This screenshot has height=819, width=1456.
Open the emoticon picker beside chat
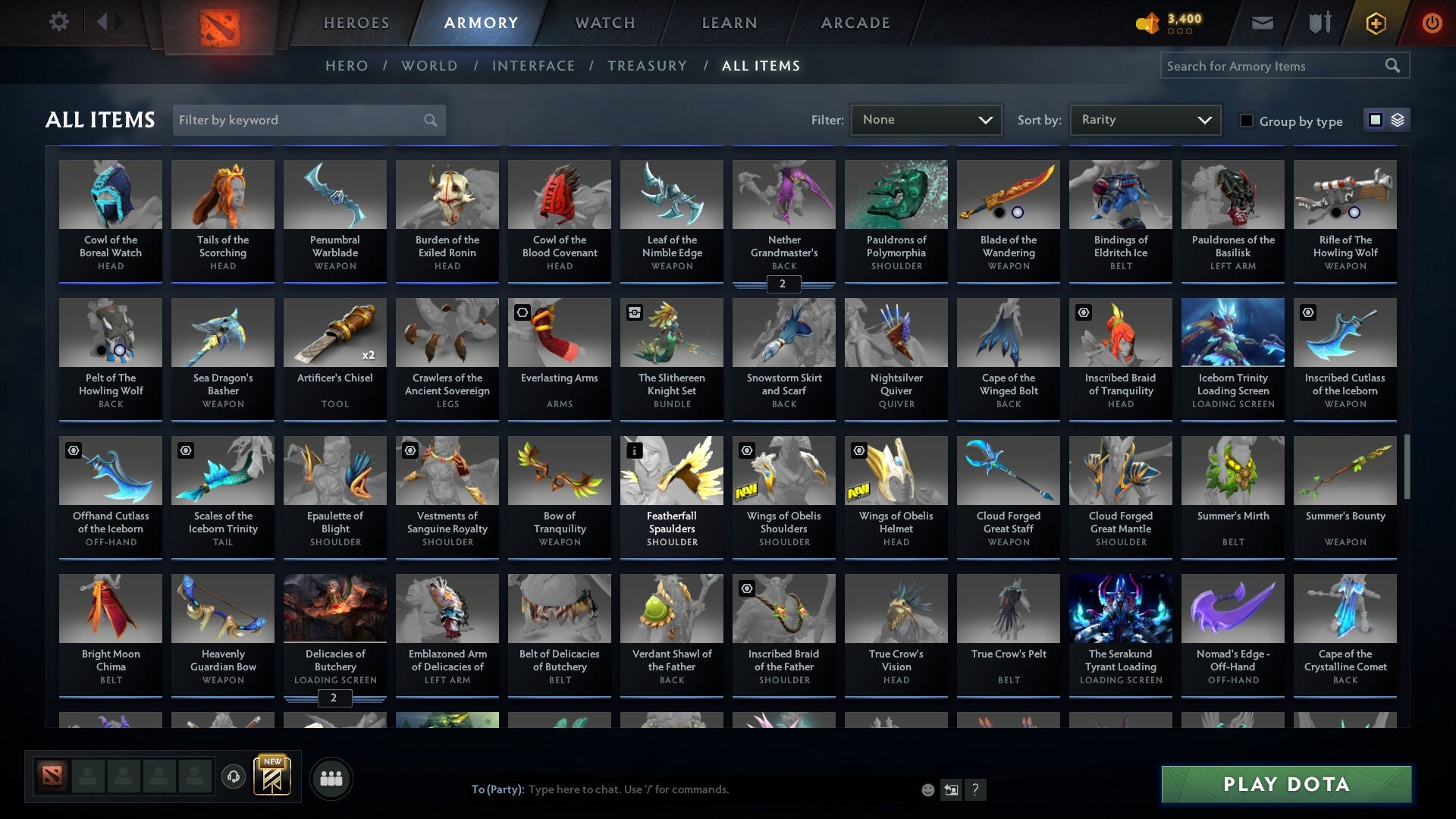pyautogui.click(x=927, y=789)
